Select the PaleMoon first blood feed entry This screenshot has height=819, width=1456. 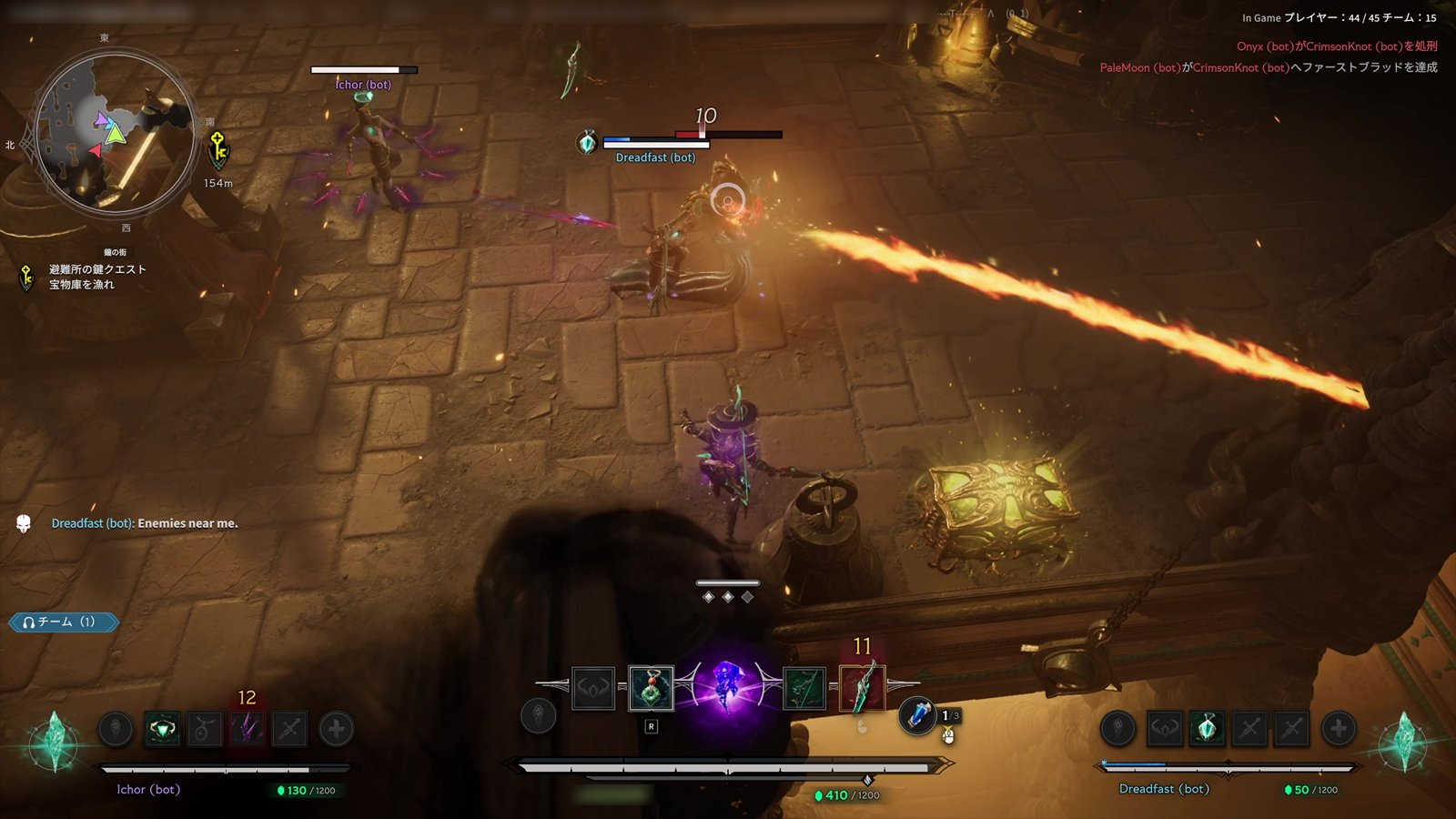click(x=1268, y=67)
